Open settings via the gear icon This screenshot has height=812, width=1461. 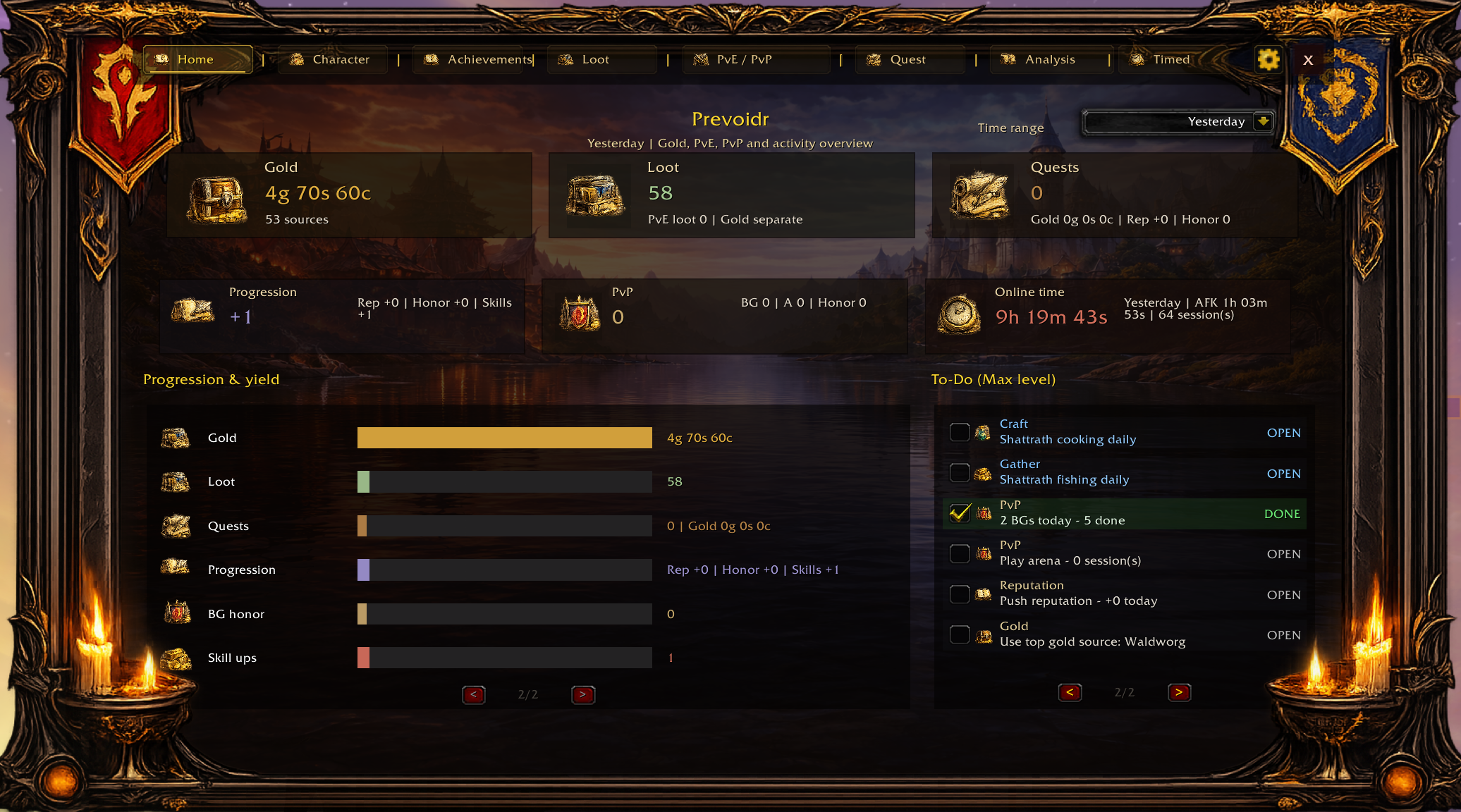(x=1268, y=60)
